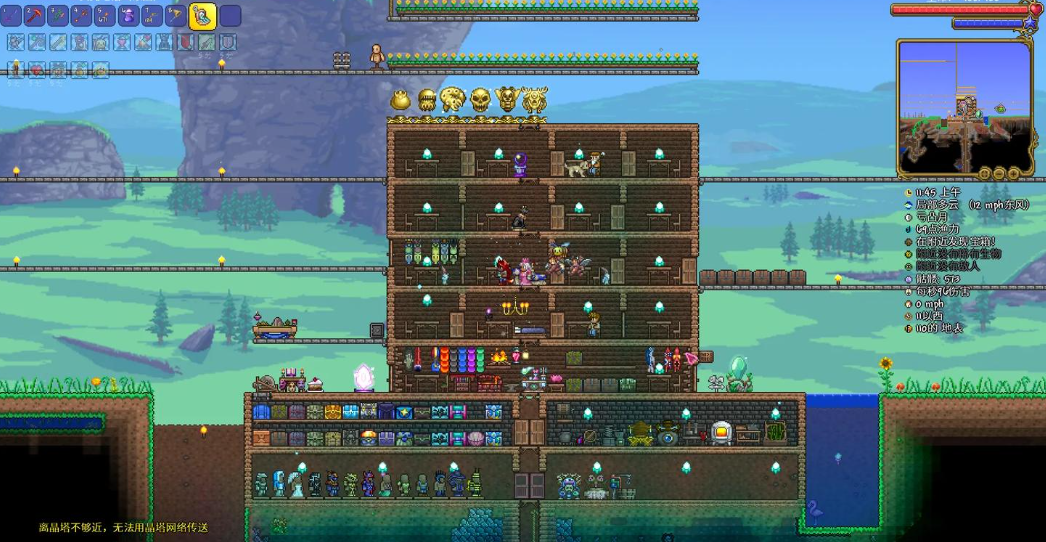Click the heart regeneration buff icon
The width and height of the screenshot is (1046, 542).
[x=36, y=69]
